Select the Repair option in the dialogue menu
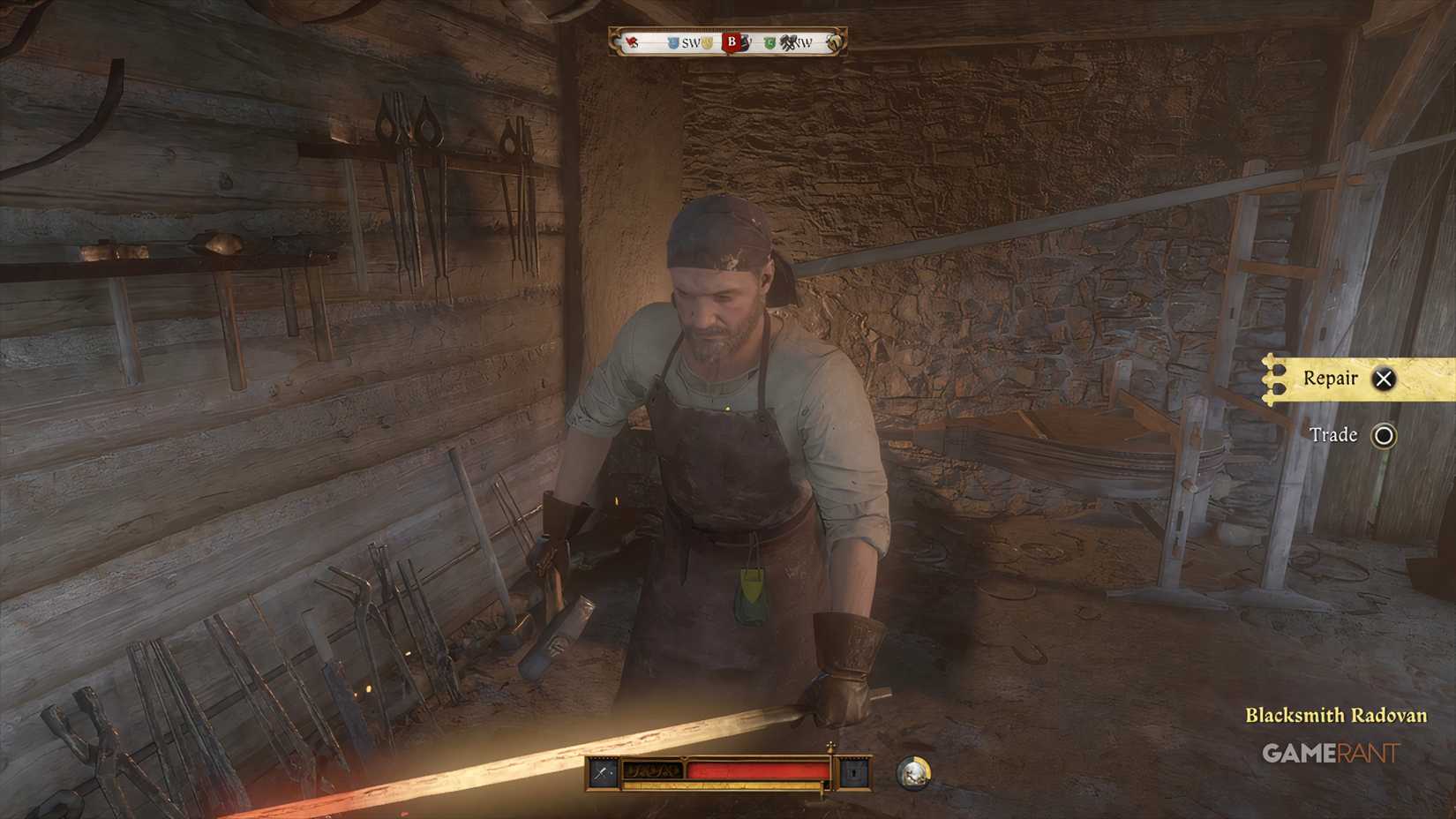The width and height of the screenshot is (1456, 819). click(x=1329, y=378)
